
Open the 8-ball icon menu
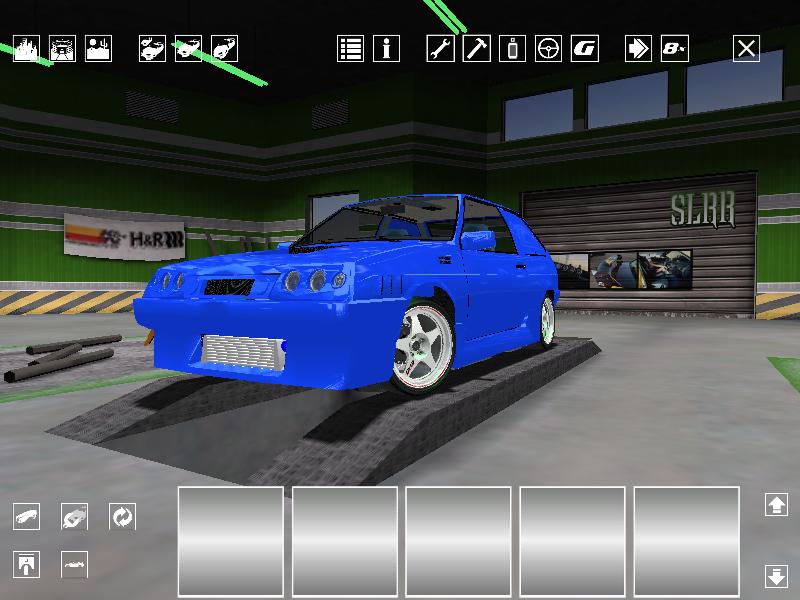click(x=674, y=48)
